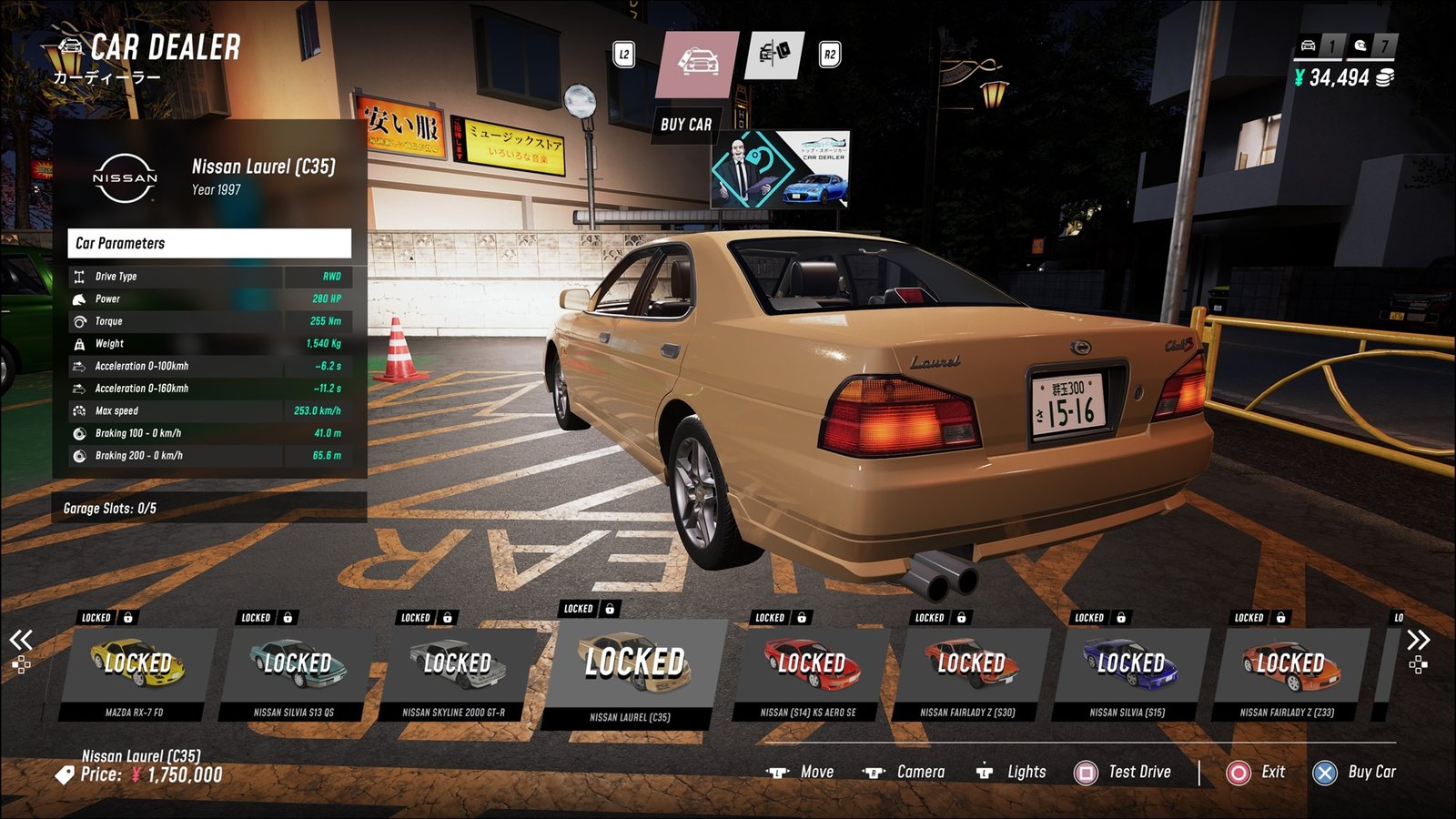Open the second dealer tab icon
The width and height of the screenshot is (1456, 819).
point(774,55)
